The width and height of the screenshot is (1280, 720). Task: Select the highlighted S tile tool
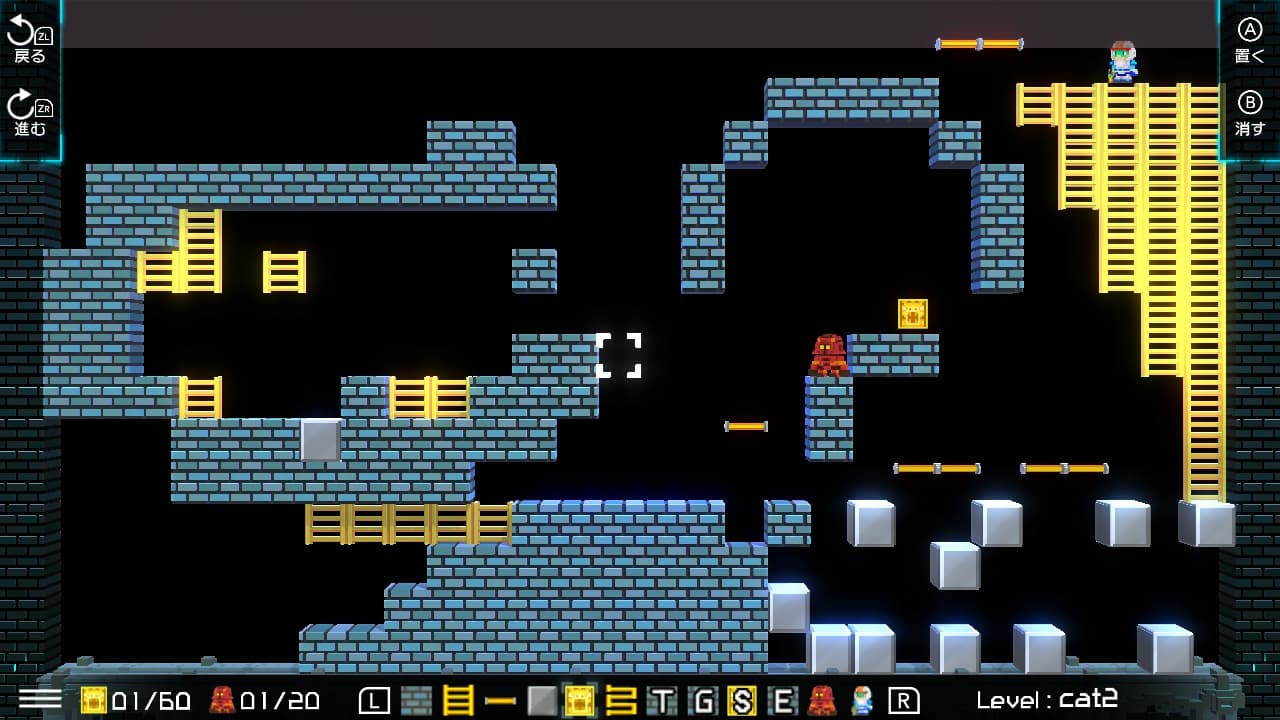[x=743, y=700]
